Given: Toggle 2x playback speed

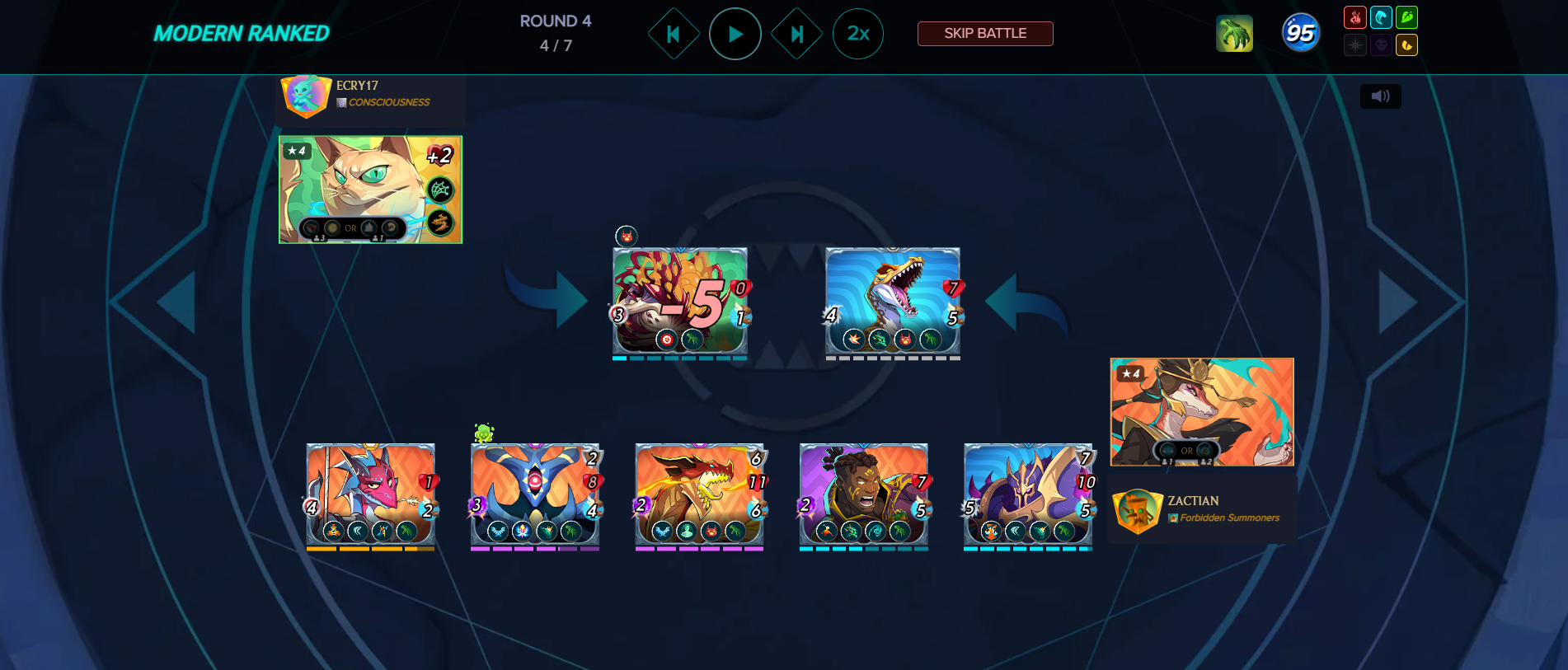Looking at the screenshot, I should point(857,34).
